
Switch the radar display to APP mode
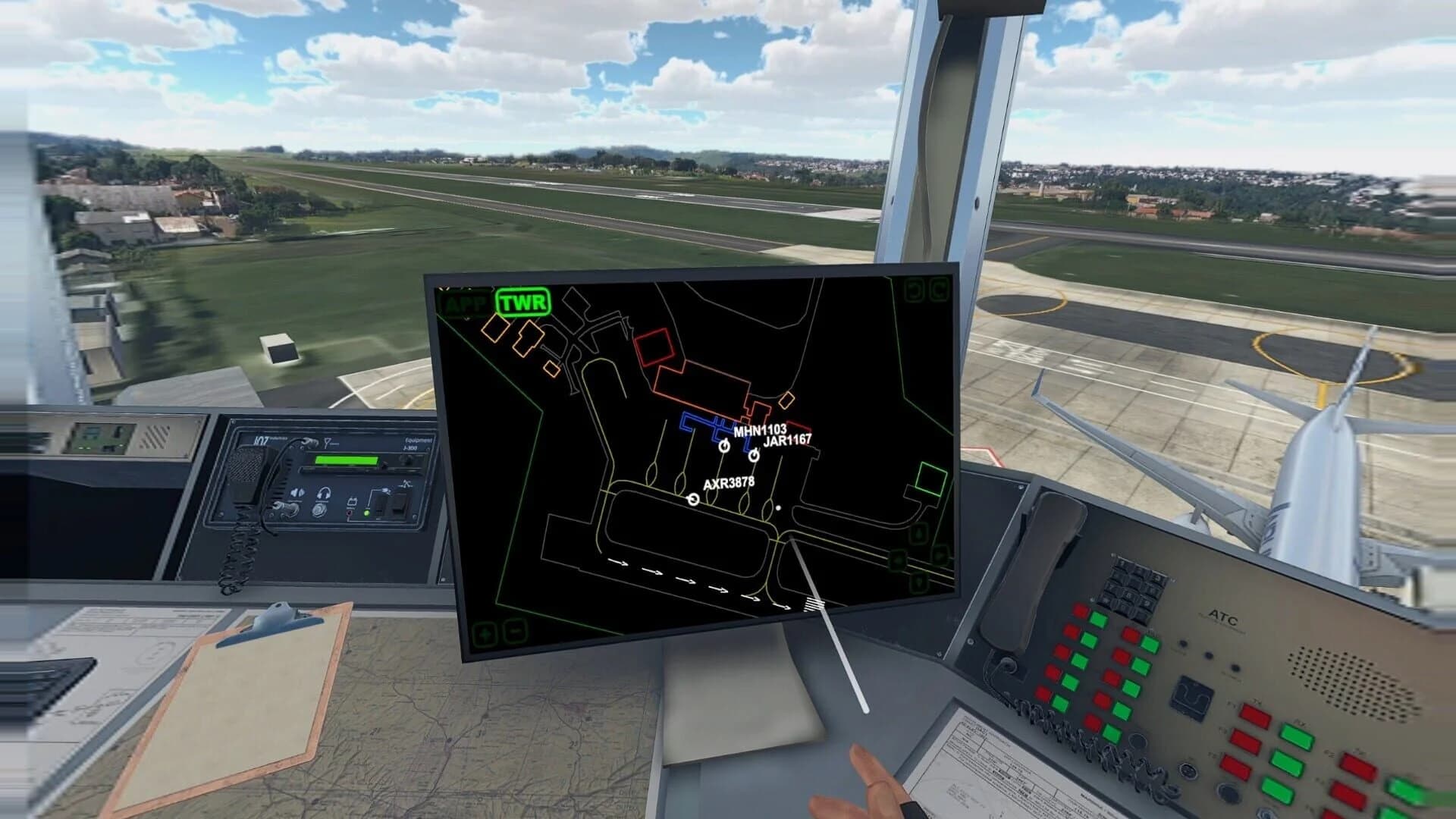pyautogui.click(x=466, y=302)
